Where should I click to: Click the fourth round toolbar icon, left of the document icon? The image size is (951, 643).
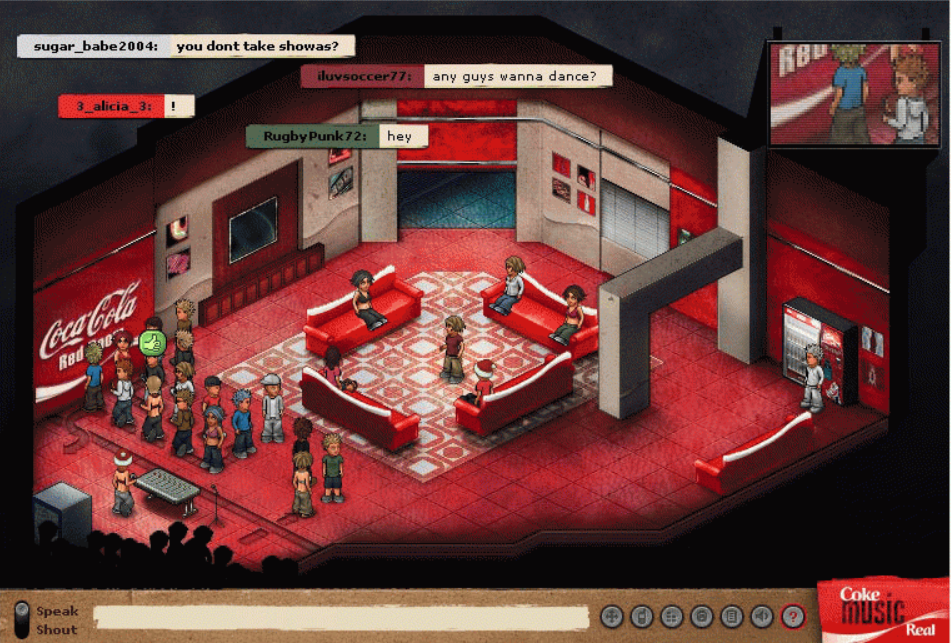pos(702,617)
